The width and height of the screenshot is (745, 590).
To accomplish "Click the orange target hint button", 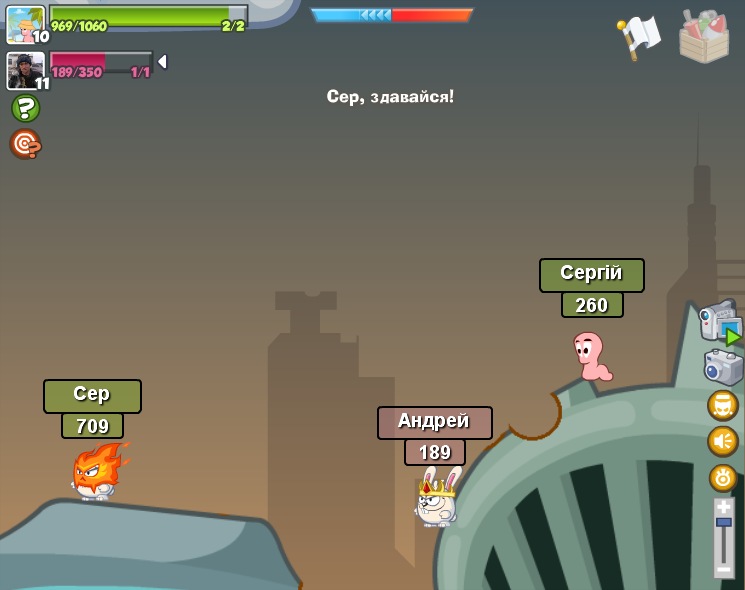I will [x=25, y=144].
